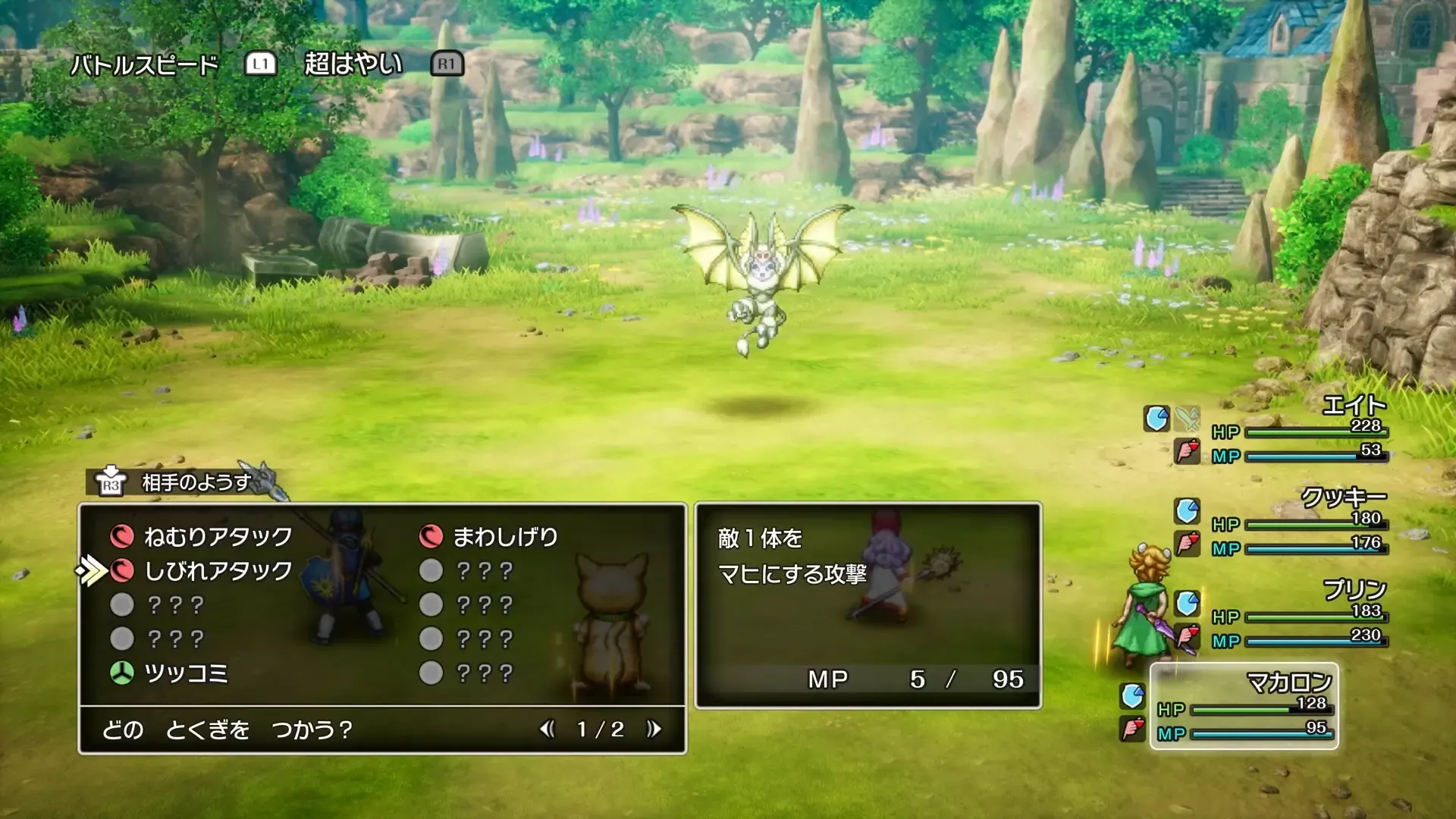The image size is (1456, 819).
Task: Go to the next skill page arrow
Action: click(654, 730)
